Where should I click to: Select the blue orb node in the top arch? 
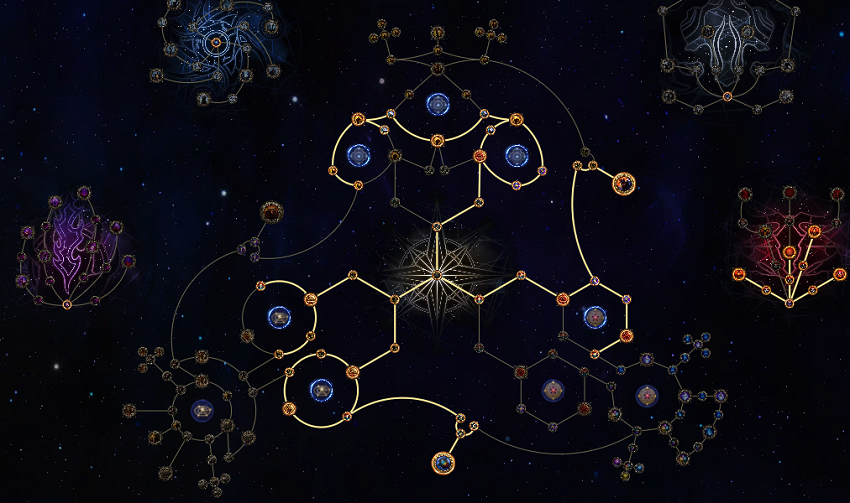(x=437, y=103)
